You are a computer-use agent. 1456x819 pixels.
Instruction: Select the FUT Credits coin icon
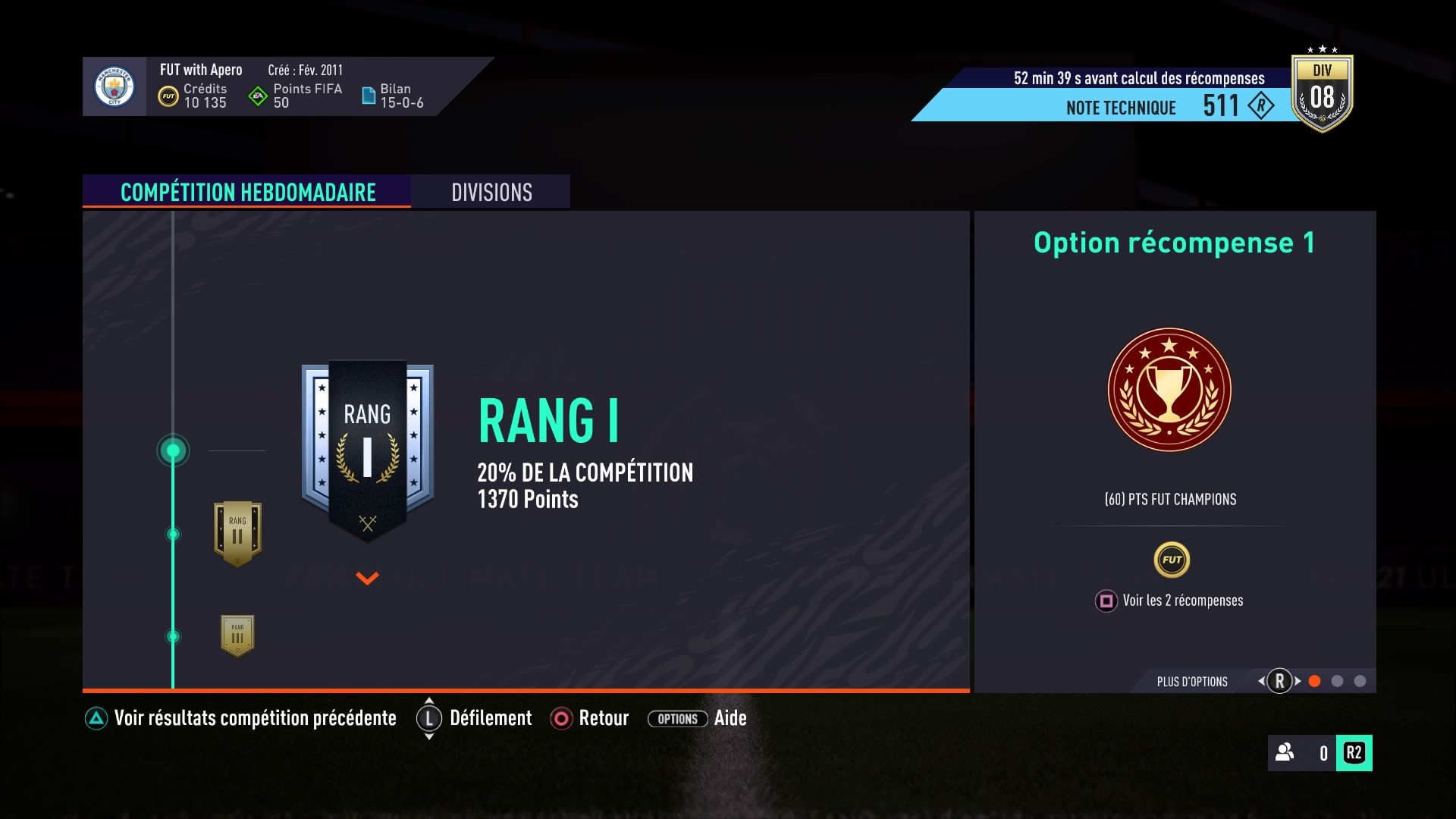click(x=168, y=96)
